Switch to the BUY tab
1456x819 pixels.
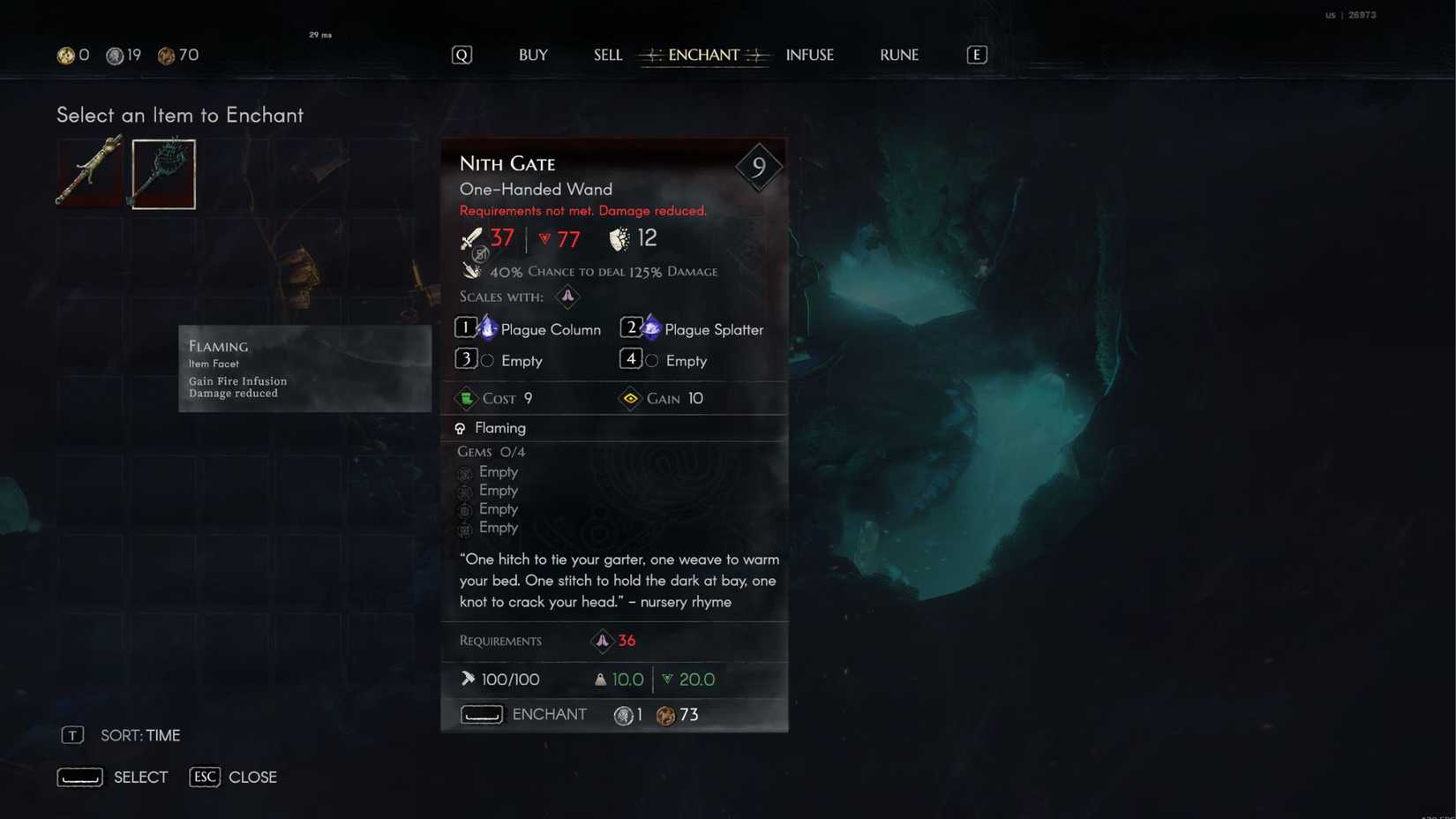pos(533,55)
